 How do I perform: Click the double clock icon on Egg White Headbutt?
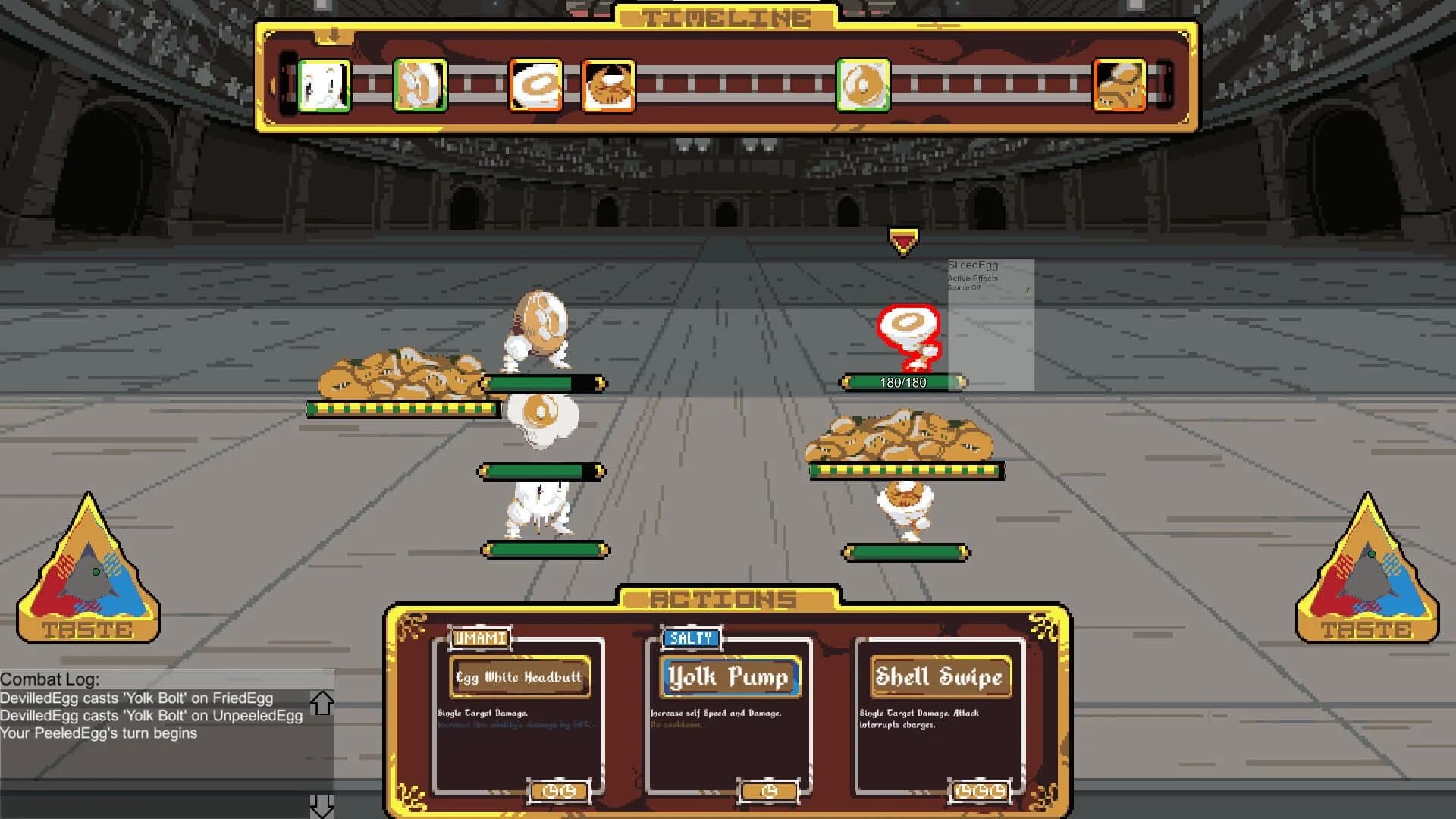click(559, 791)
